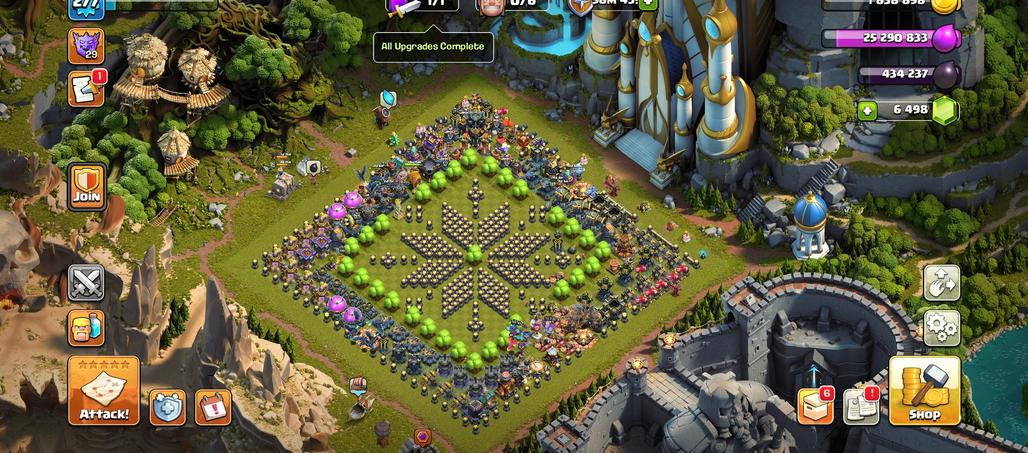Open the news scroll with notification
The image size is (1028, 453).
[x=86, y=89]
